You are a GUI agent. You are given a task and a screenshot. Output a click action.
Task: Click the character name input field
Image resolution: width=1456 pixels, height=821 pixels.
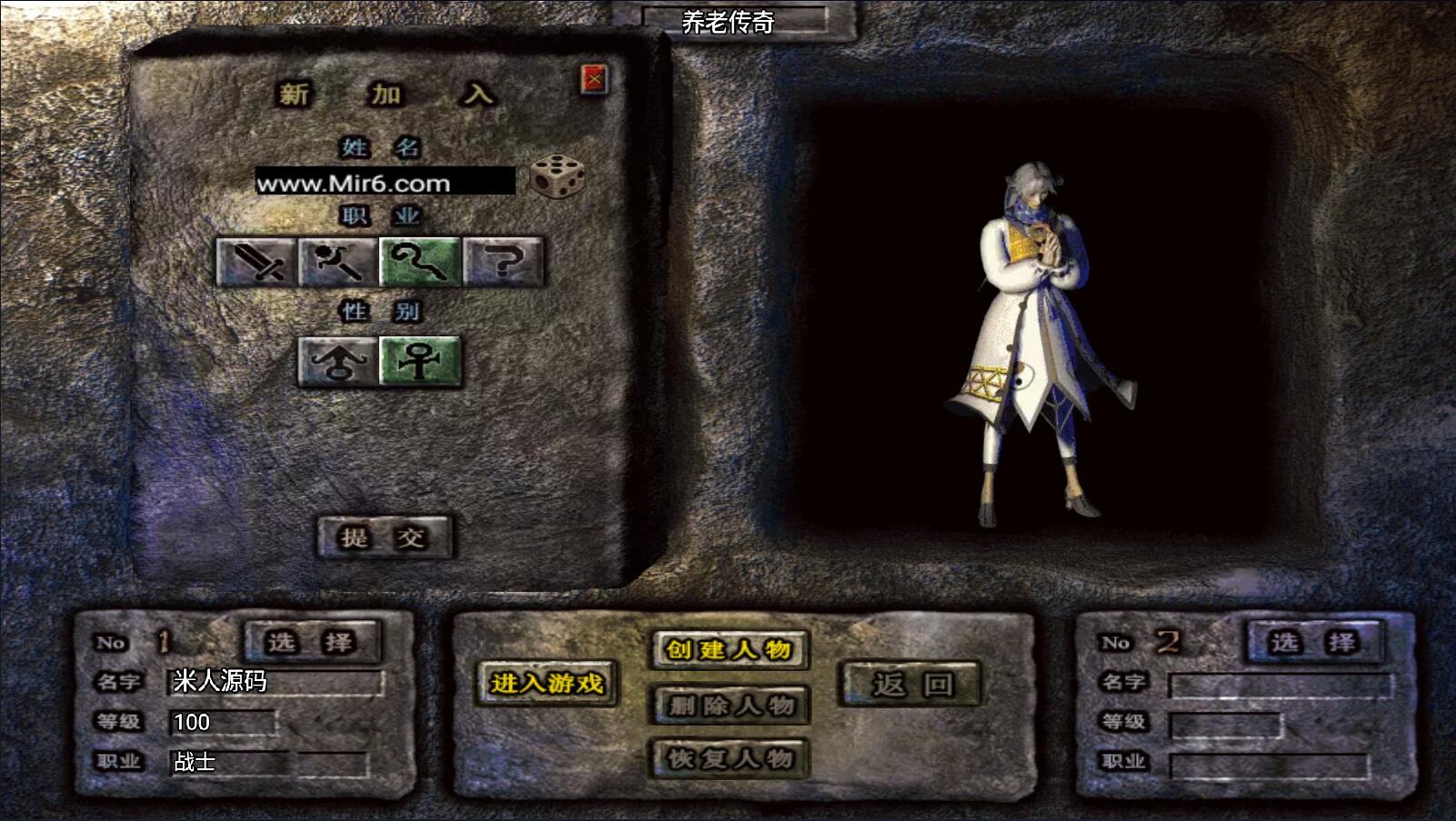coord(385,182)
